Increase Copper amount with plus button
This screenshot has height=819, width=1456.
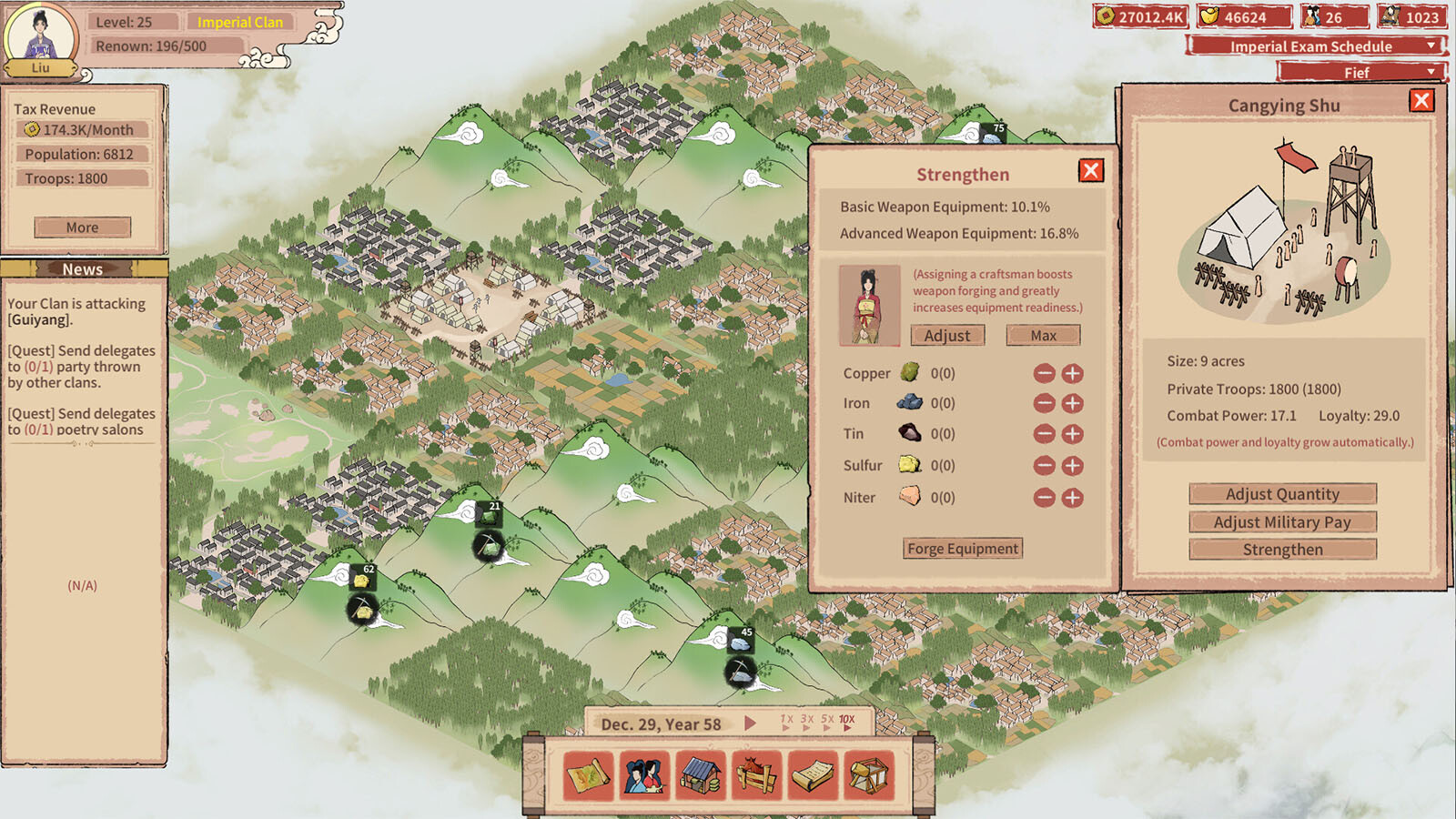pyautogui.click(x=1073, y=373)
